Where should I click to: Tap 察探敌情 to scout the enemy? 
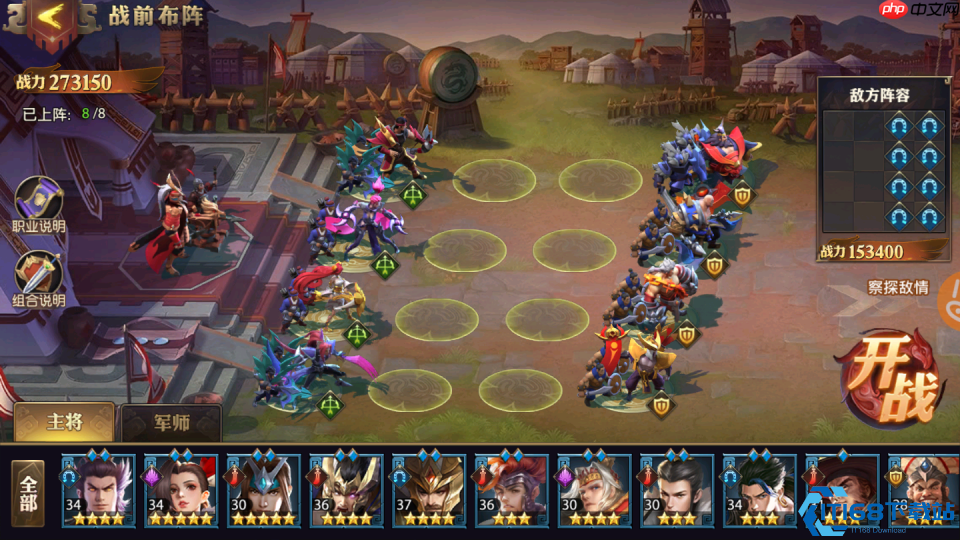(897, 288)
